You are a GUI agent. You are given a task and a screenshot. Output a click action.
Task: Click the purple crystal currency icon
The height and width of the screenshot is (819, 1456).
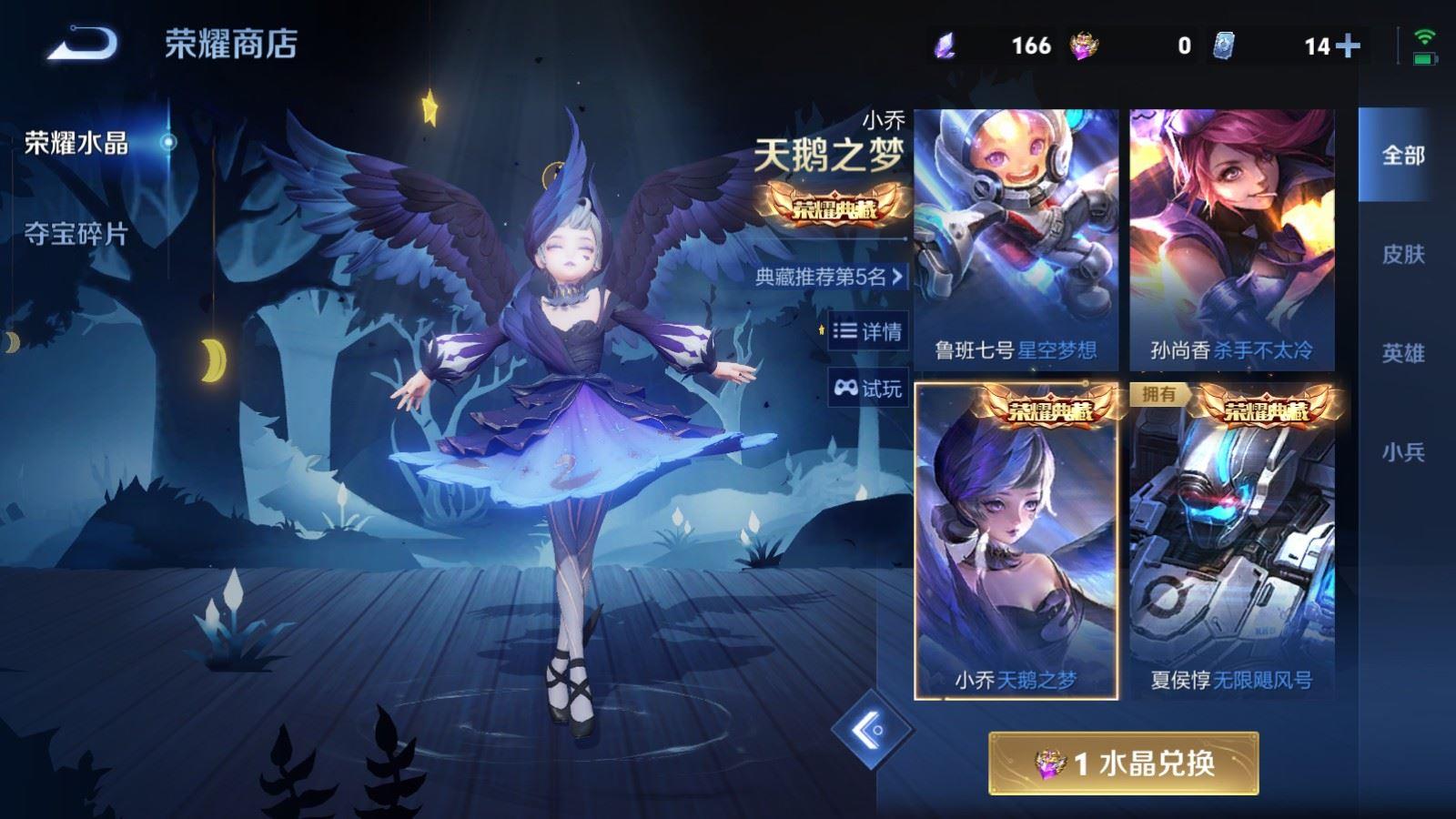point(944,42)
